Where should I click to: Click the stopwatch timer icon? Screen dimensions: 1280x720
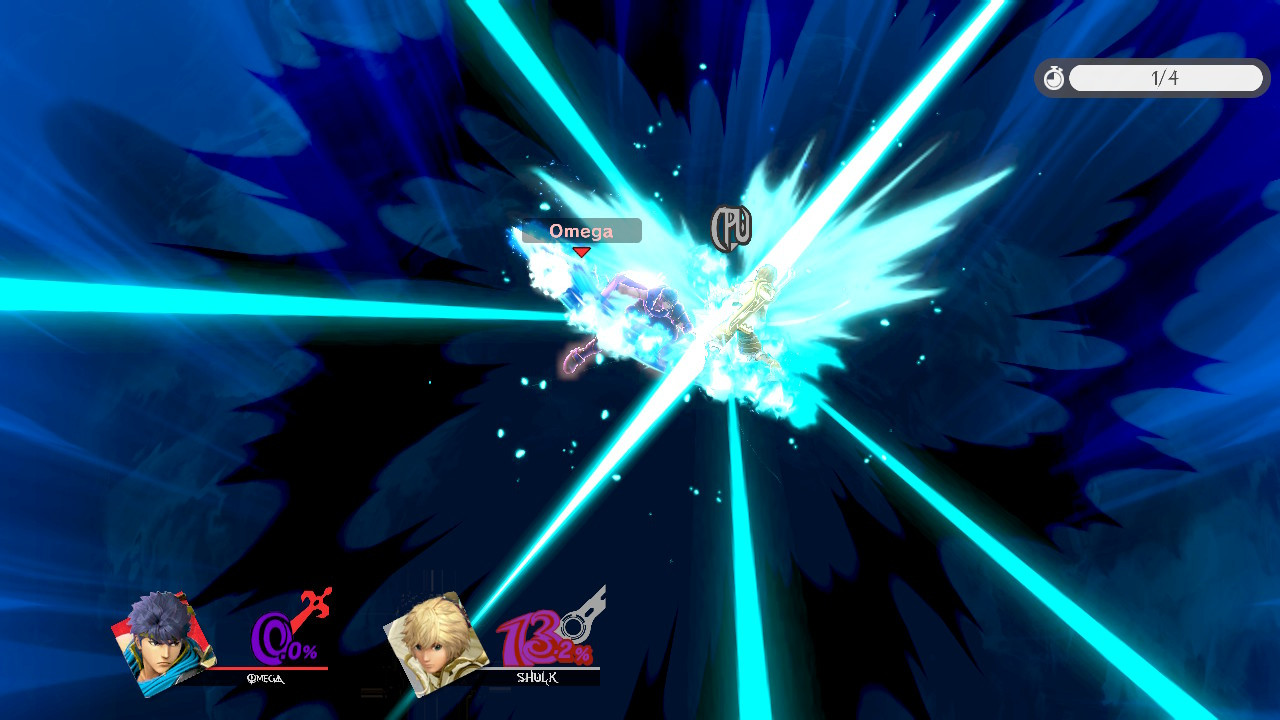point(1053,77)
